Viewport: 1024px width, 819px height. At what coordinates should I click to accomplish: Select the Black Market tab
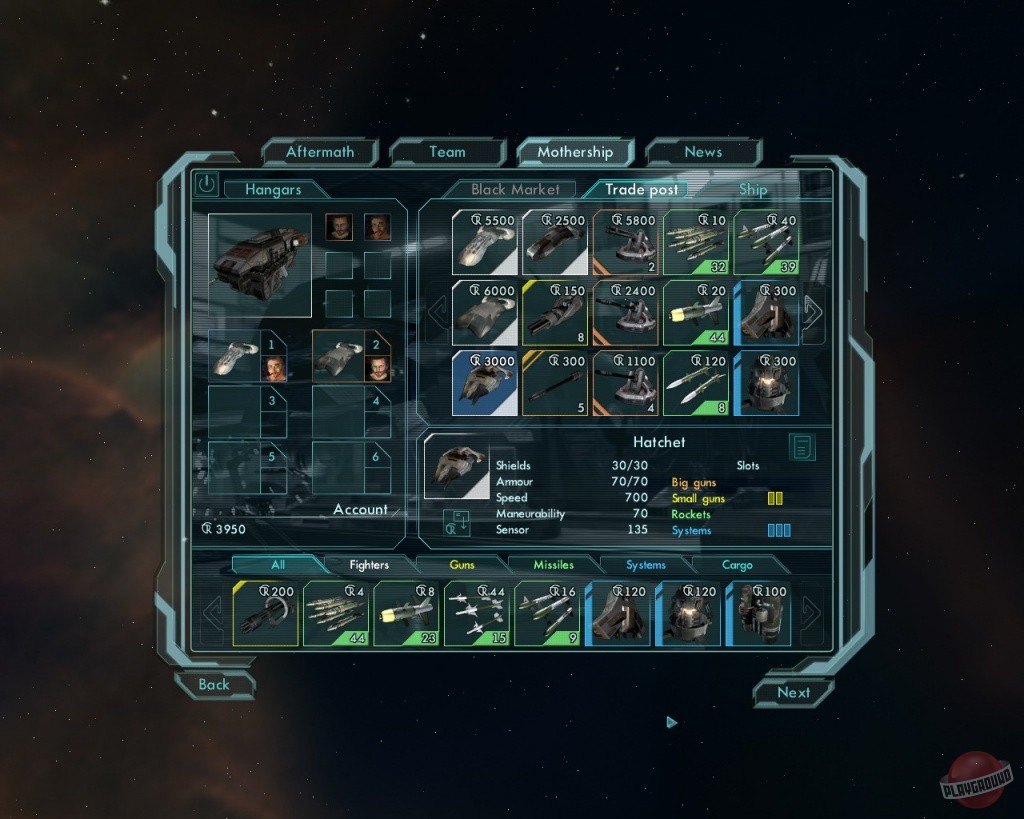[x=515, y=189]
